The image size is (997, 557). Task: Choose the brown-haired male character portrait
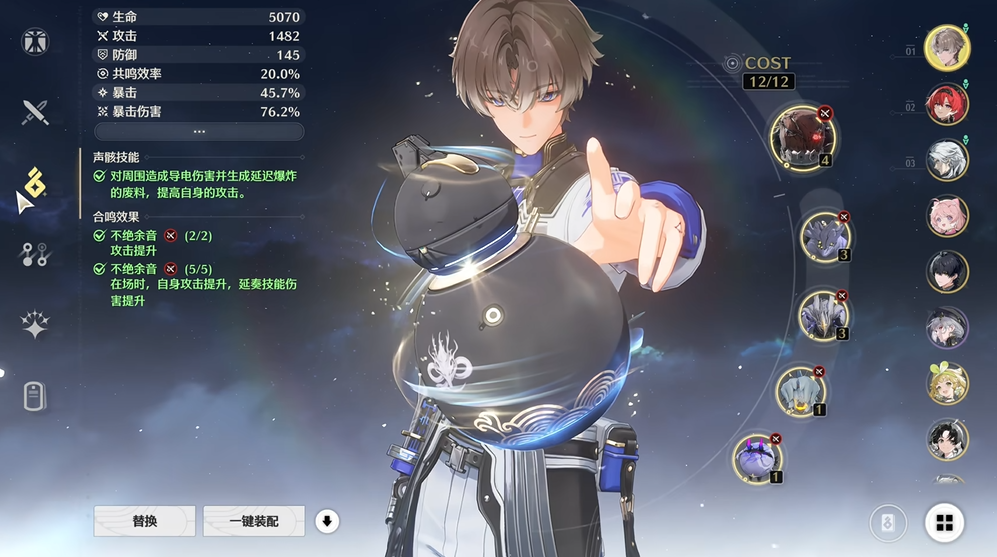click(946, 48)
